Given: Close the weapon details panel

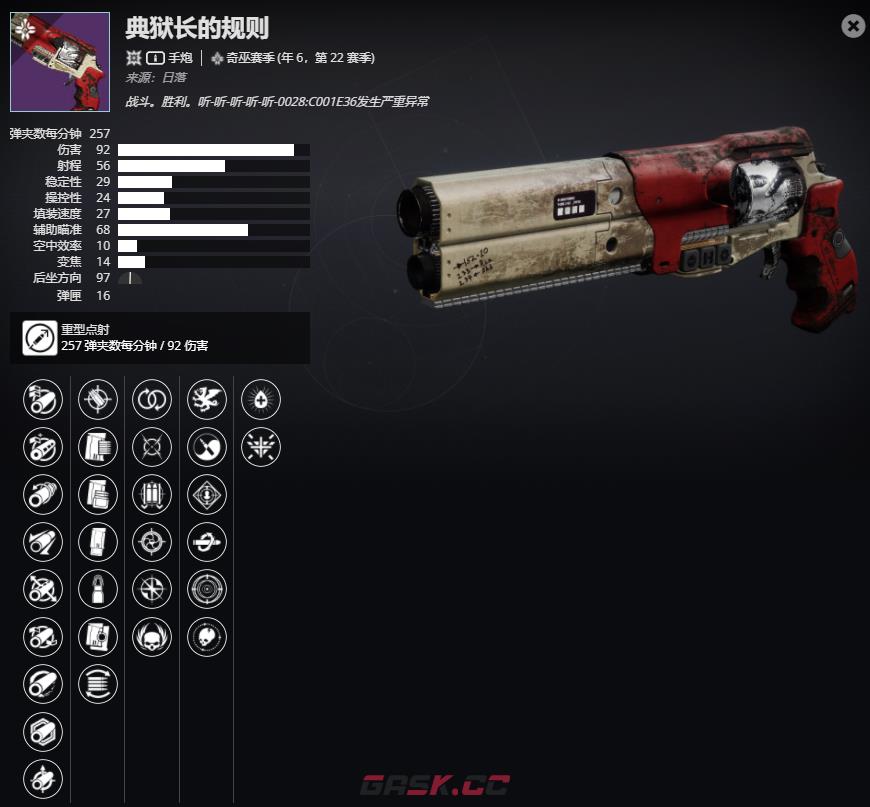Looking at the screenshot, I should click(853, 26).
